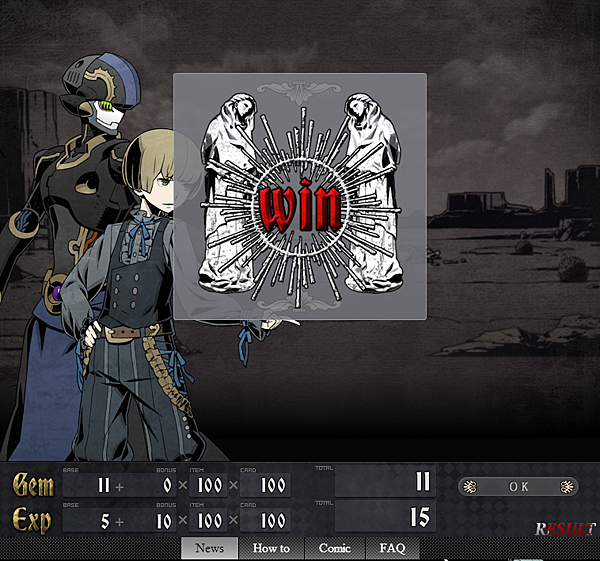Confirm the result with the OK button
This screenshot has width=600, height=561.
click(x=518, y=487)
